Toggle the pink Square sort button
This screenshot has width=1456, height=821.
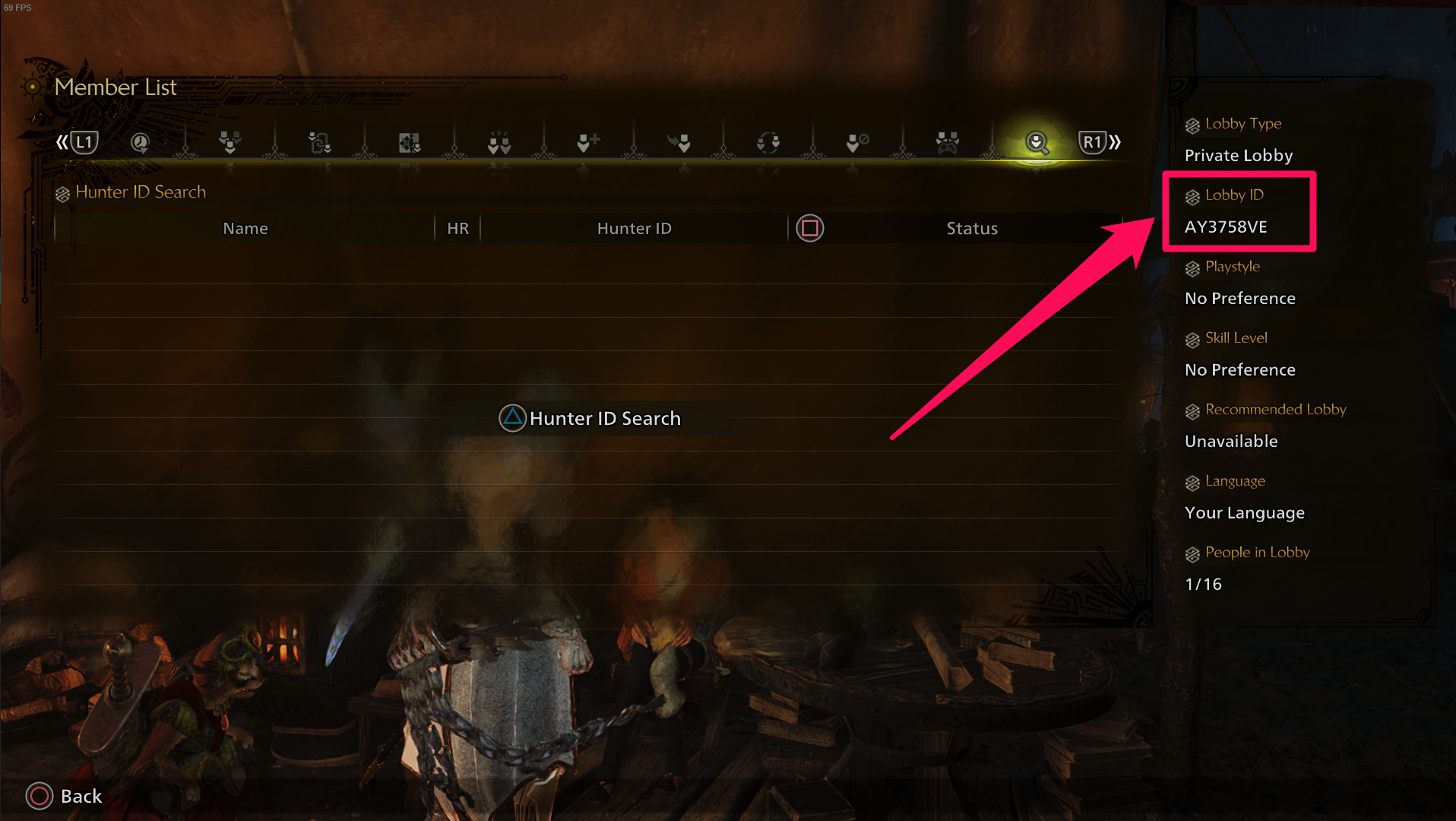pyautogui.click(x=809, y=228)
